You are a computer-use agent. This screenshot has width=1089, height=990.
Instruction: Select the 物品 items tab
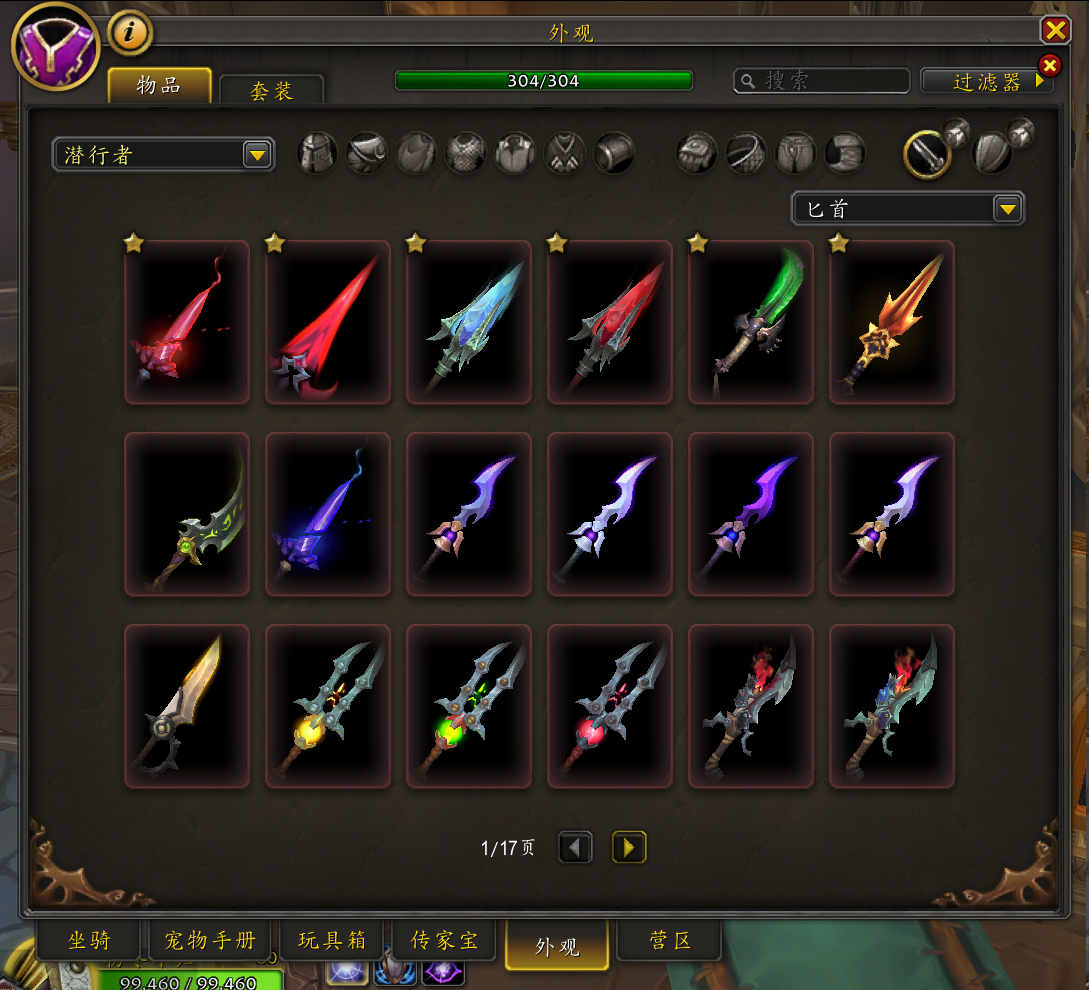(159, 86)
